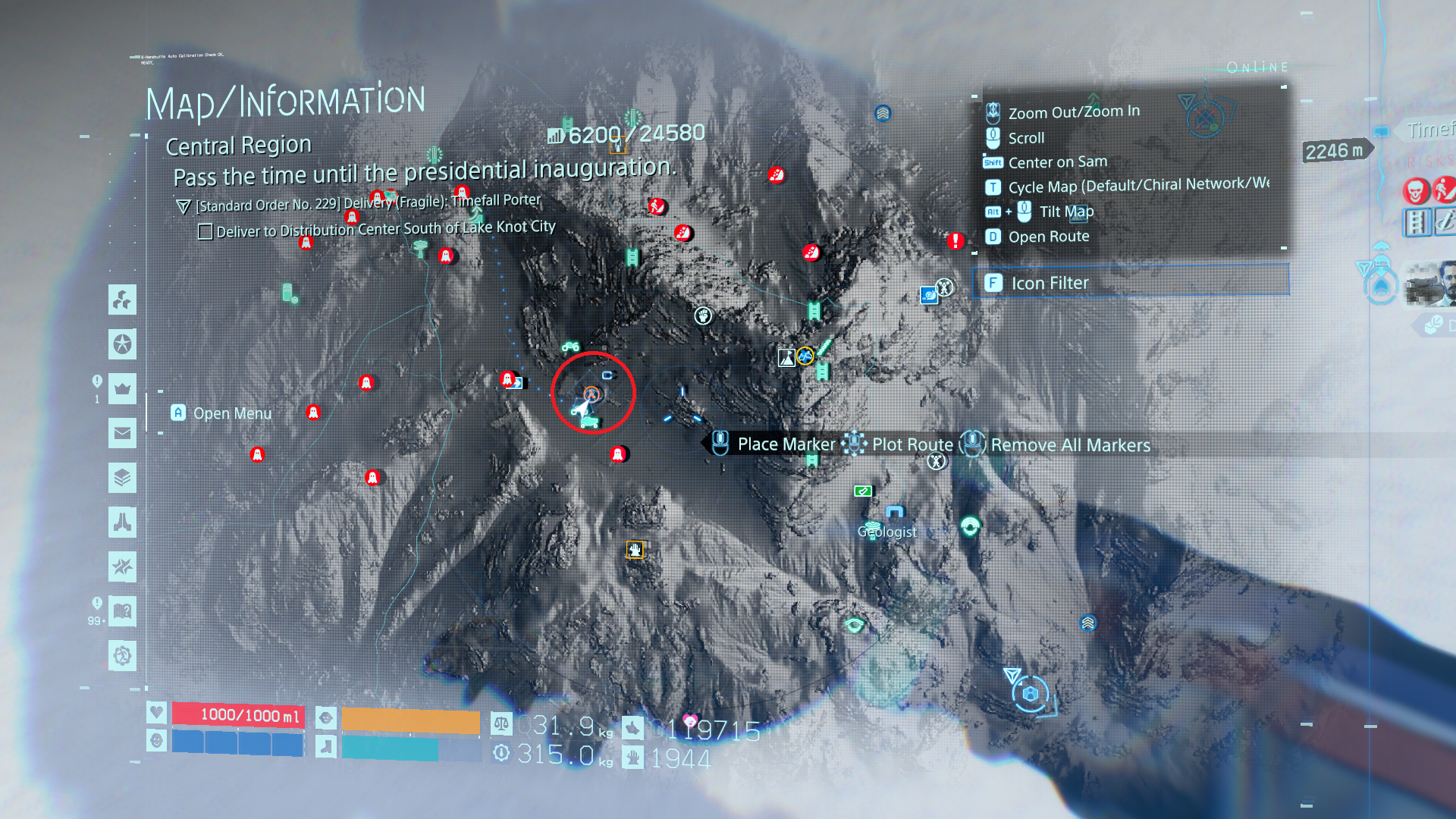This screenshot has width=1456, height=819.
Task: Select the green motorcycle map marker
Action: point(570,347)
